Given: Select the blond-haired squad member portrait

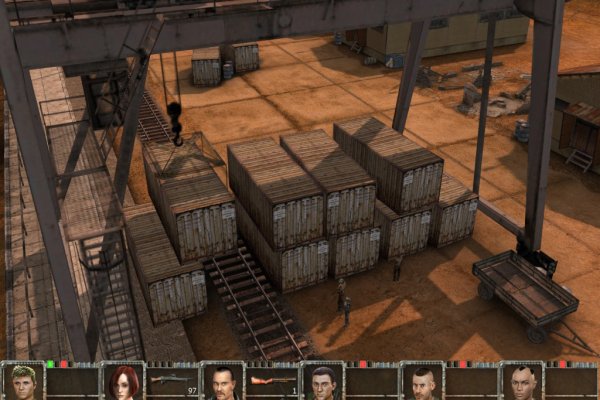Looking at the screenshot, I should click(x=22, y=382).
